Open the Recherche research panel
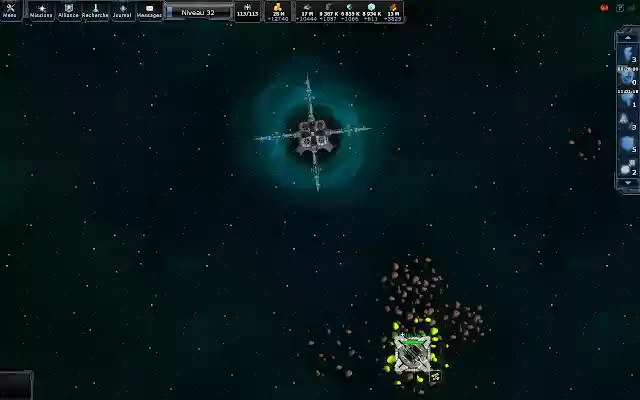 click(95, 11)
